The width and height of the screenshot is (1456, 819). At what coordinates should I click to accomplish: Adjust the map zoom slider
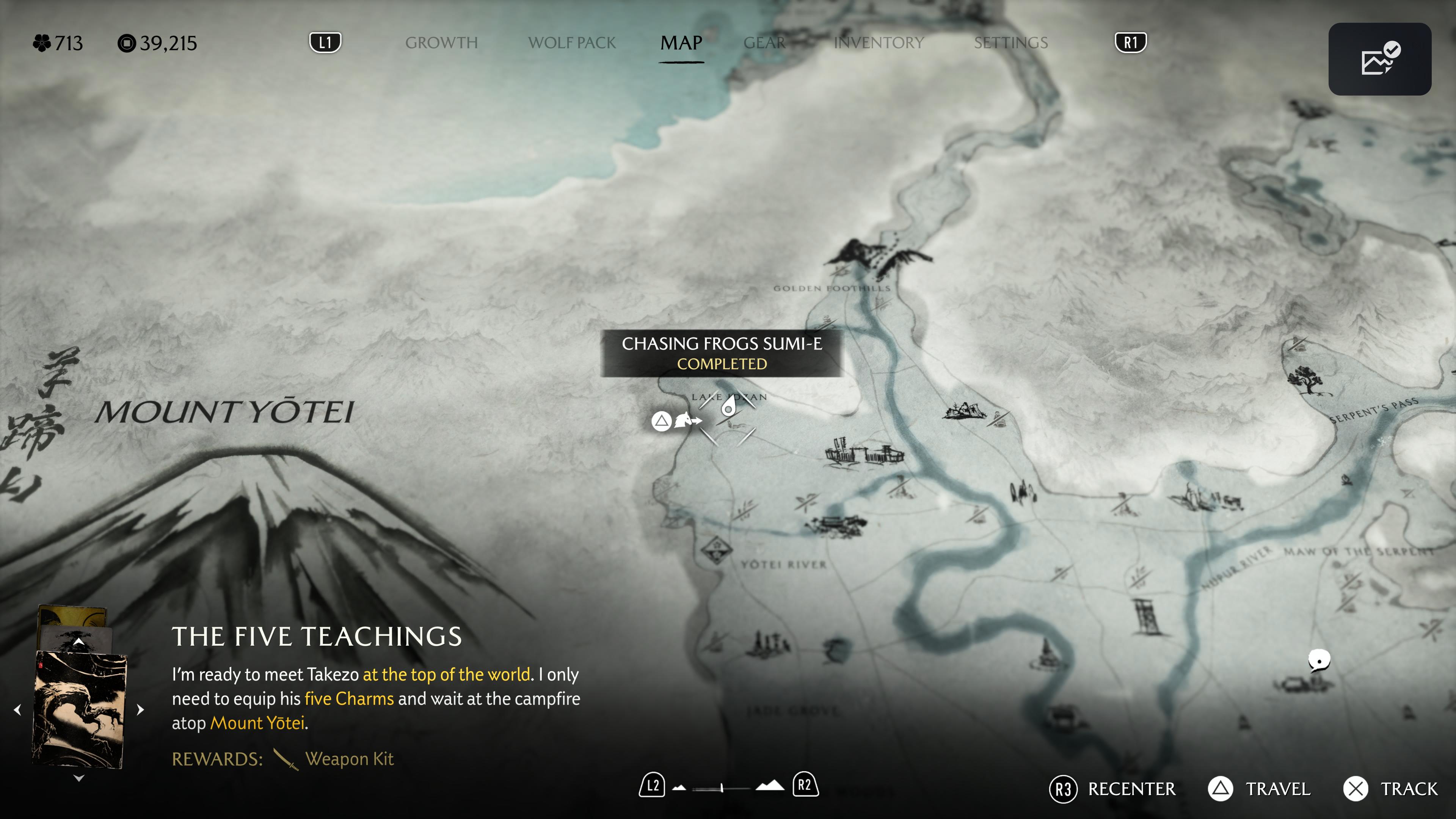pos(722,788)
